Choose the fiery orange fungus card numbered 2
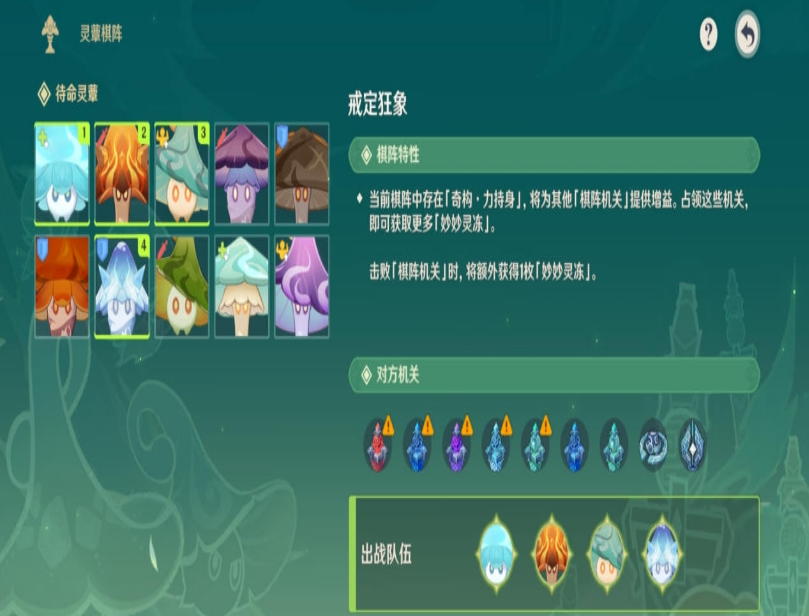Screen dimensions: 809x616 pos(122,174)
